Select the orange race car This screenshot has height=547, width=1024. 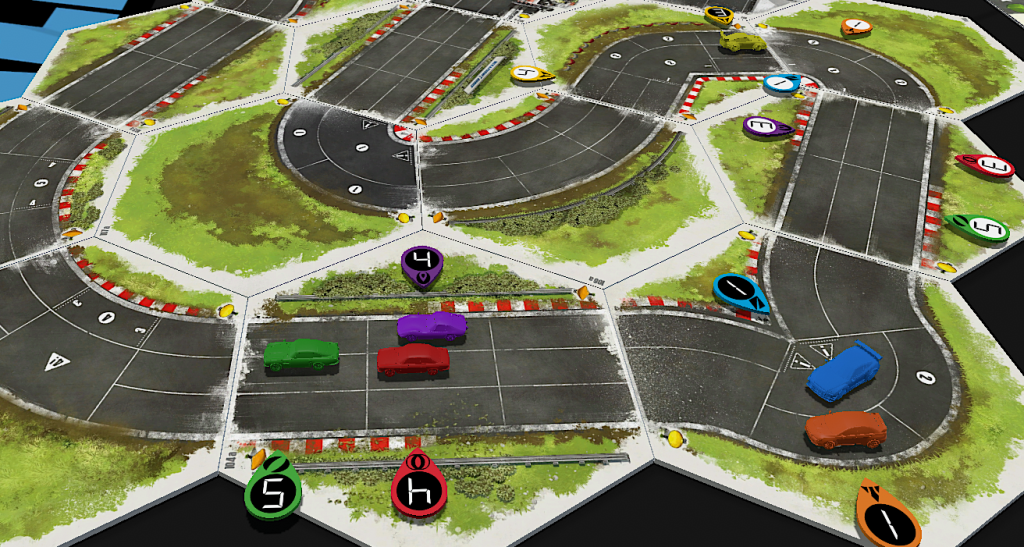(x=846, y=430)
